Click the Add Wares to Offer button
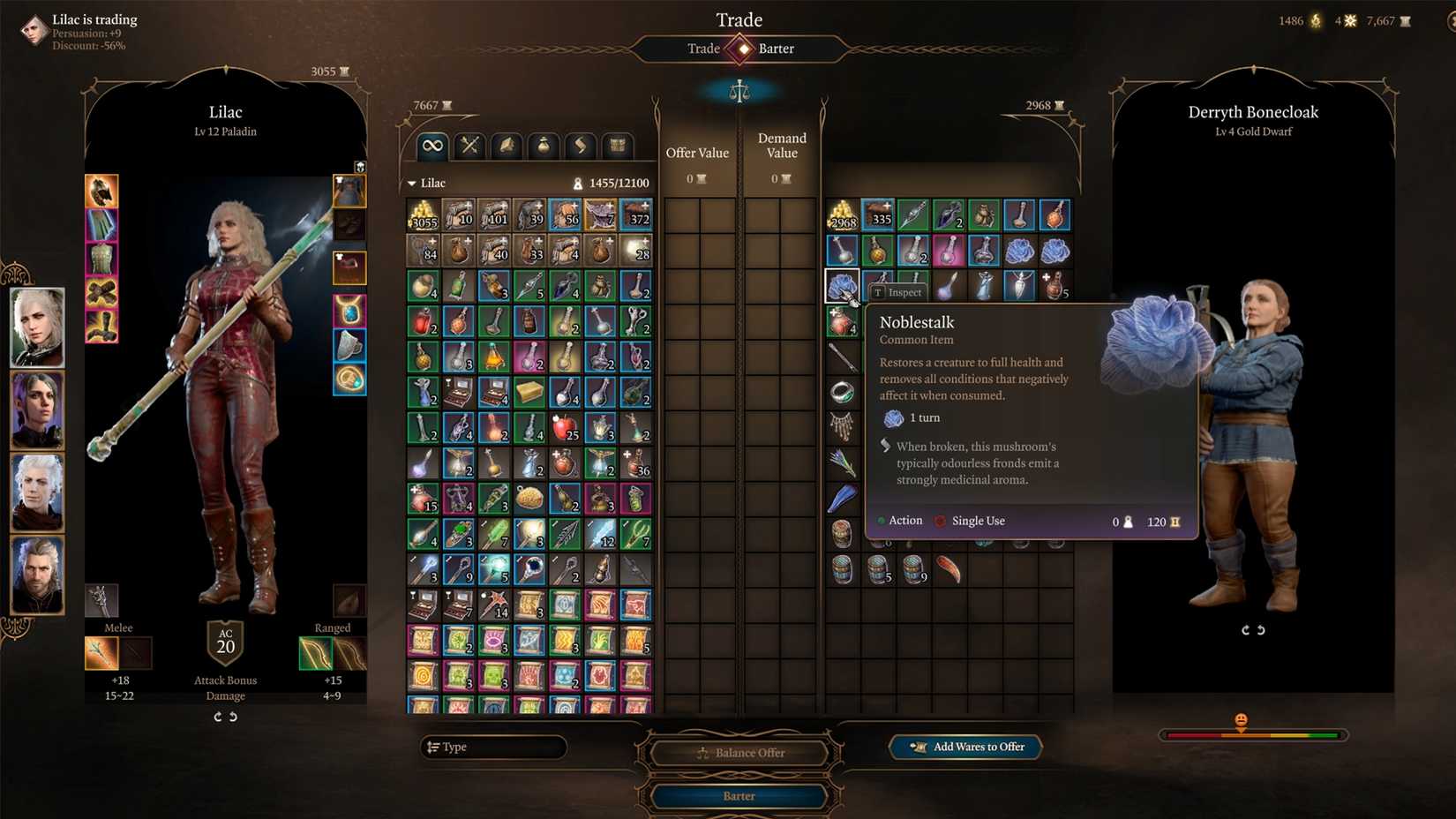This screenshot has height=819, width=1456. click(965, 747)
